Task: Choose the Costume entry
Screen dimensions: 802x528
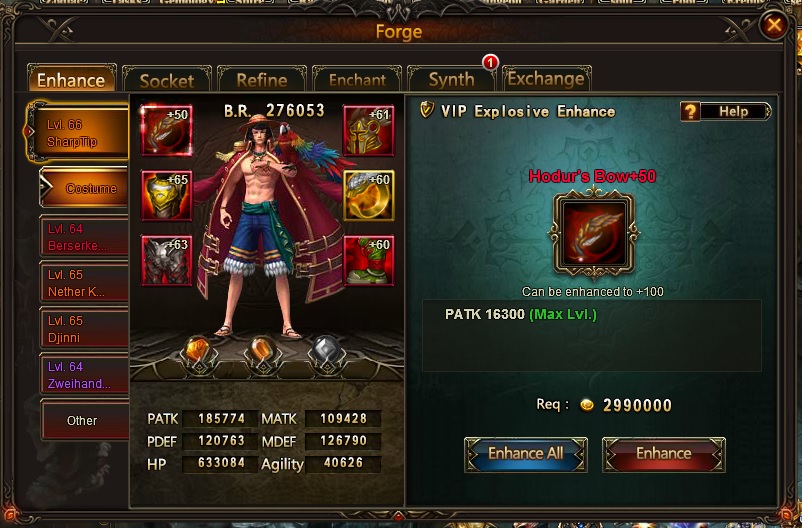Action: 86,188
